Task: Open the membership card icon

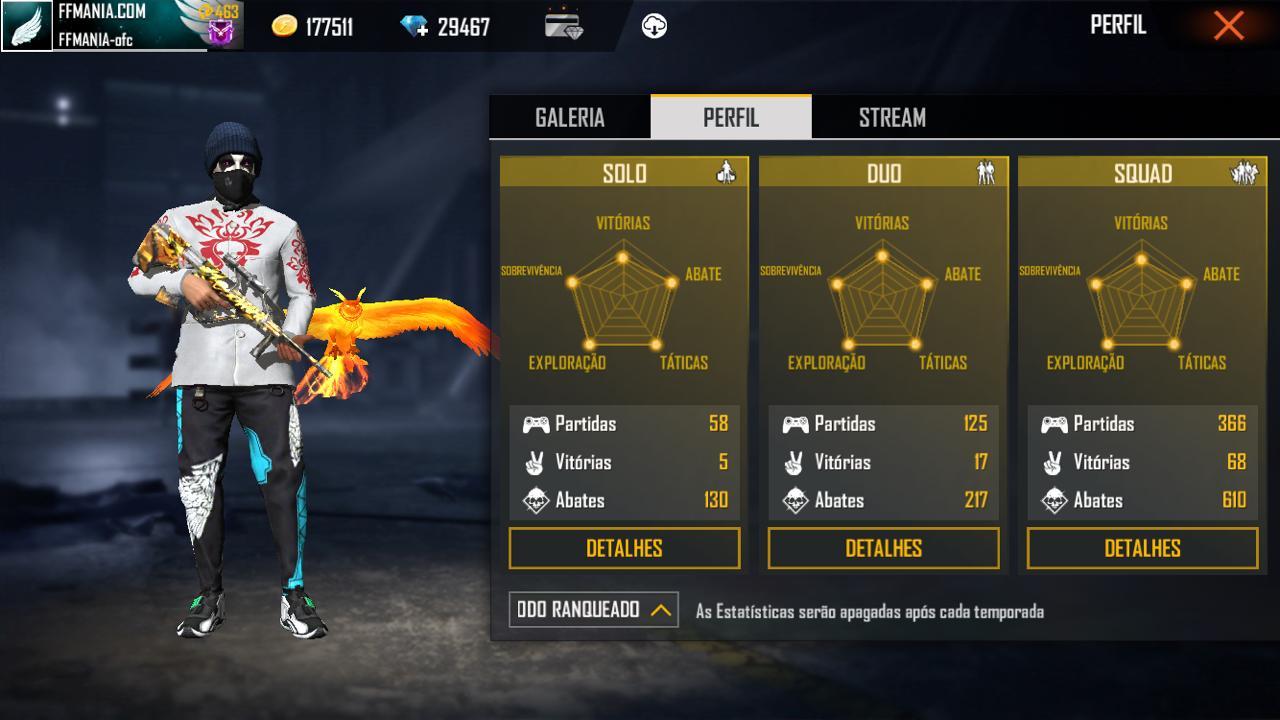Action: pos(564,26)
